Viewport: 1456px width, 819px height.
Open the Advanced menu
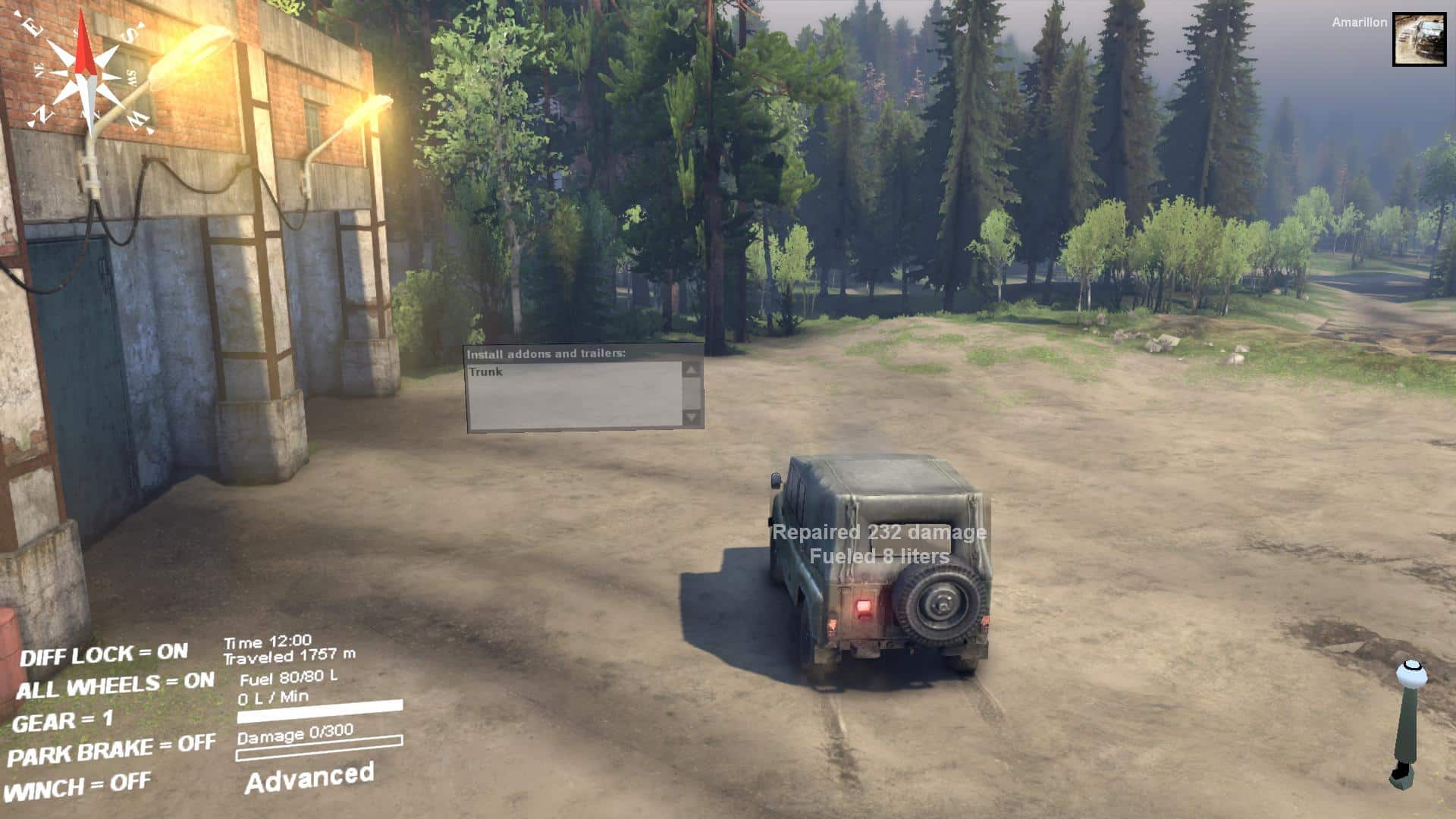coord(309,778)
